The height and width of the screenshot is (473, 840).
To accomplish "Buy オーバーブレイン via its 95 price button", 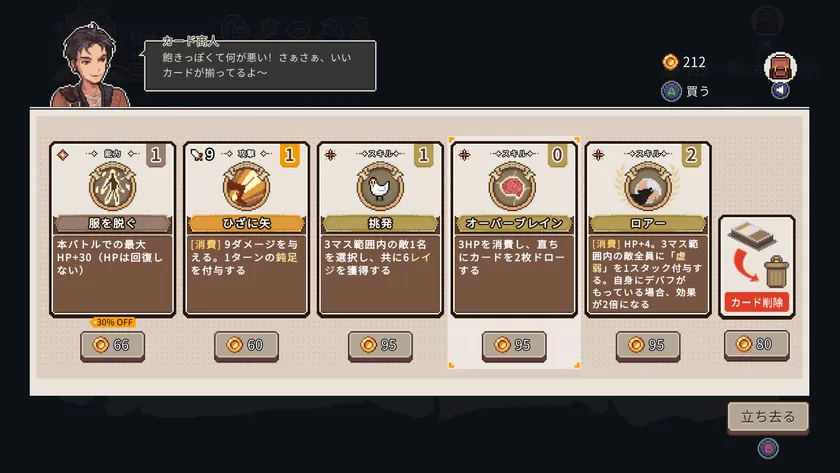I will point(514,345).
